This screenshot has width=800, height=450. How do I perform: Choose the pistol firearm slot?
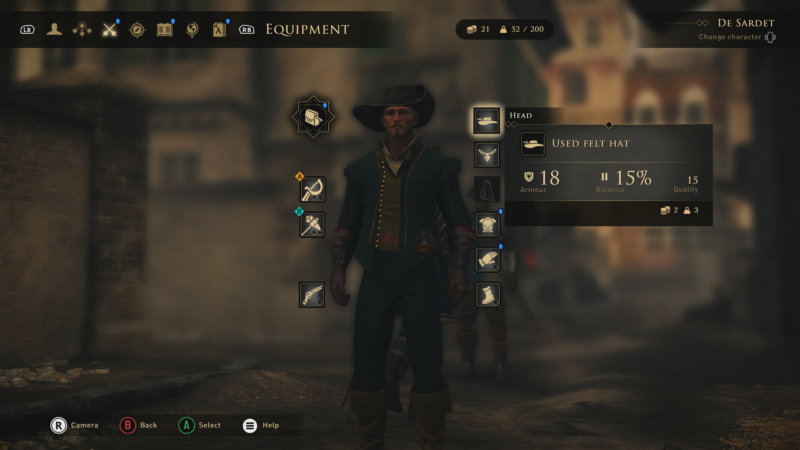coord(312,294)
